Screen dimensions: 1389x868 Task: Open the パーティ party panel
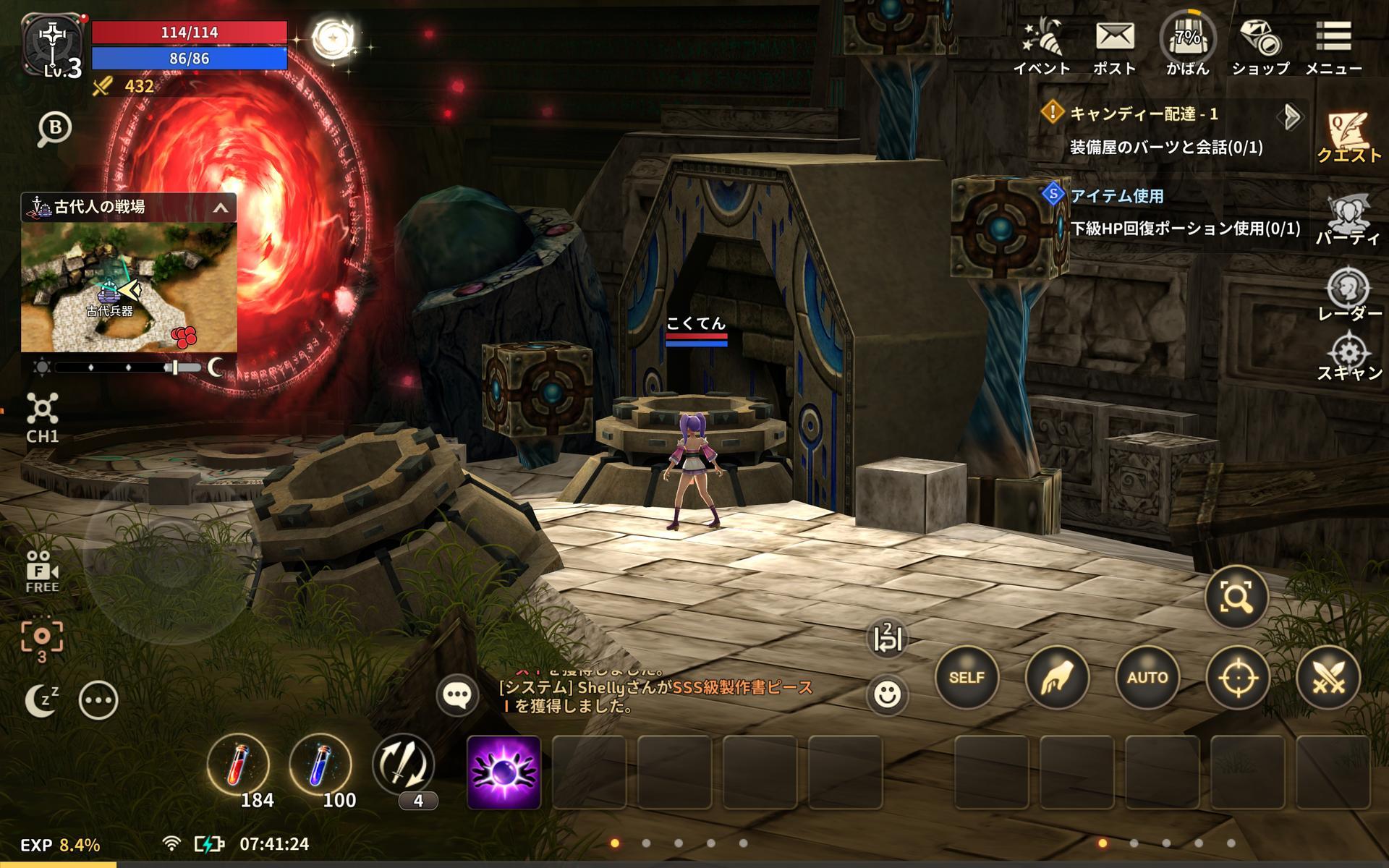1348,219
